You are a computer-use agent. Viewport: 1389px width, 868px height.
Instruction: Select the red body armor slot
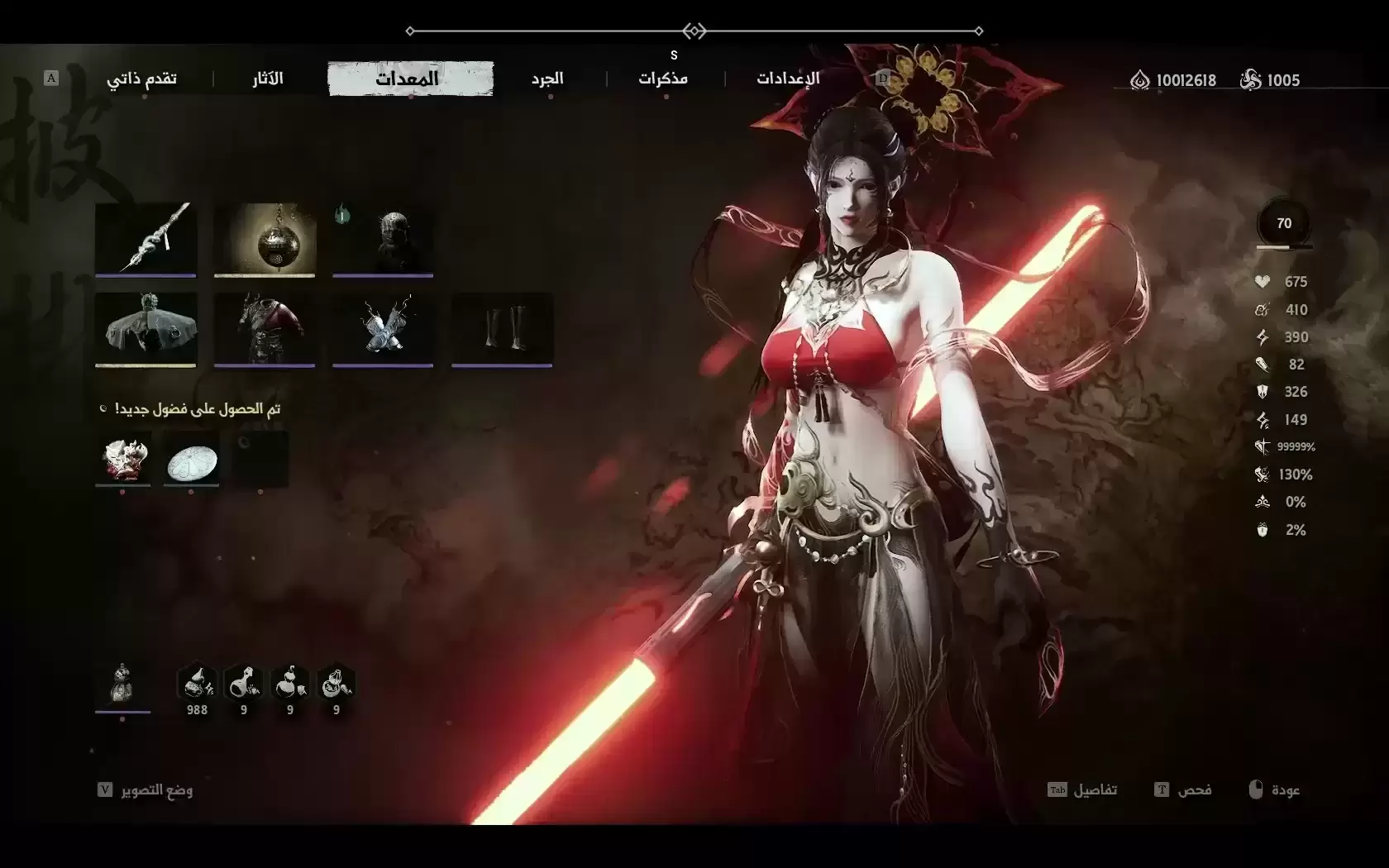pyautogui.click(x=265, y=328)
